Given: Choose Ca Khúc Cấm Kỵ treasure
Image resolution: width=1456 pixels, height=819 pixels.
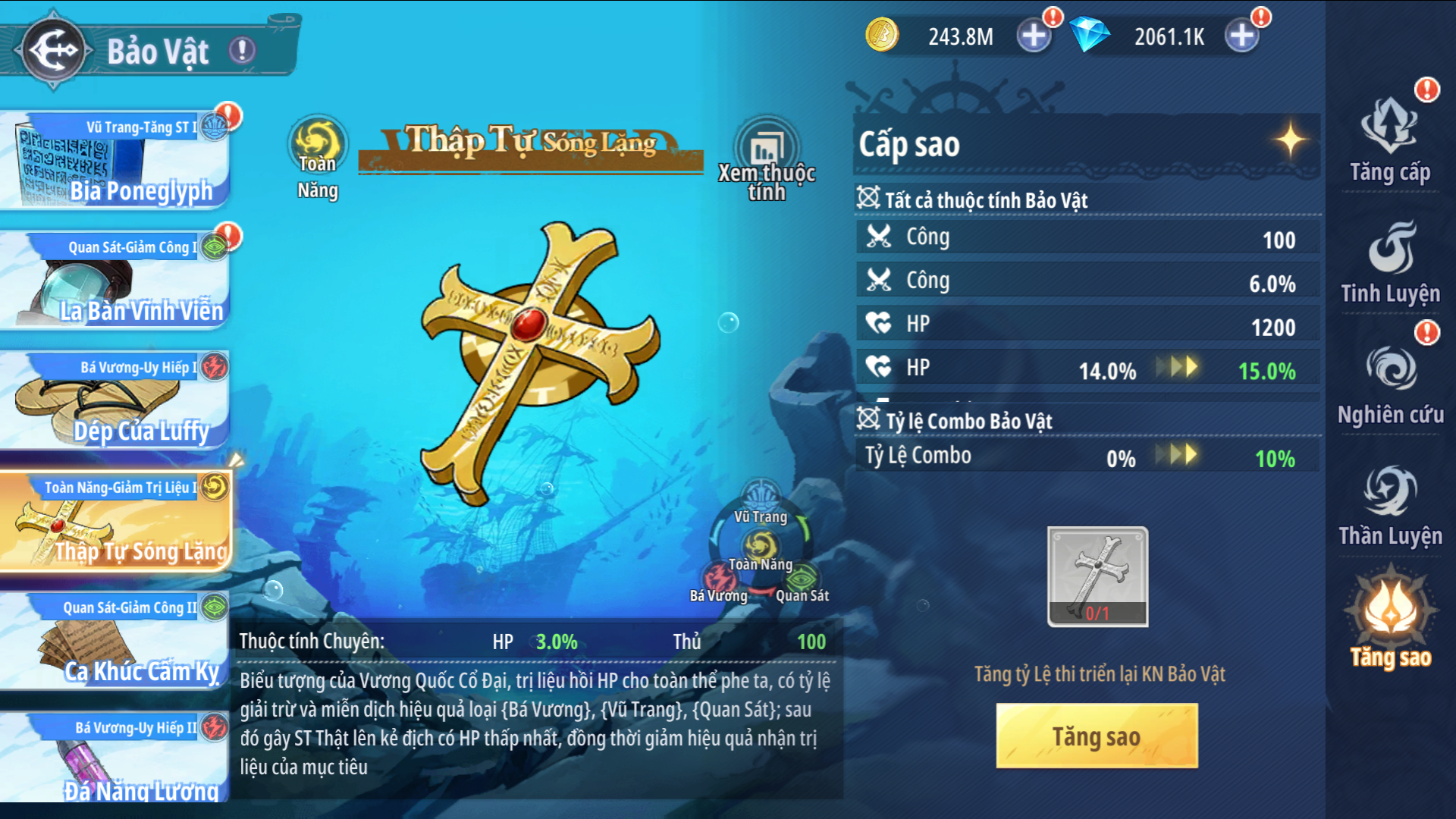Looking at the screenshot, I should pos(115,642).
